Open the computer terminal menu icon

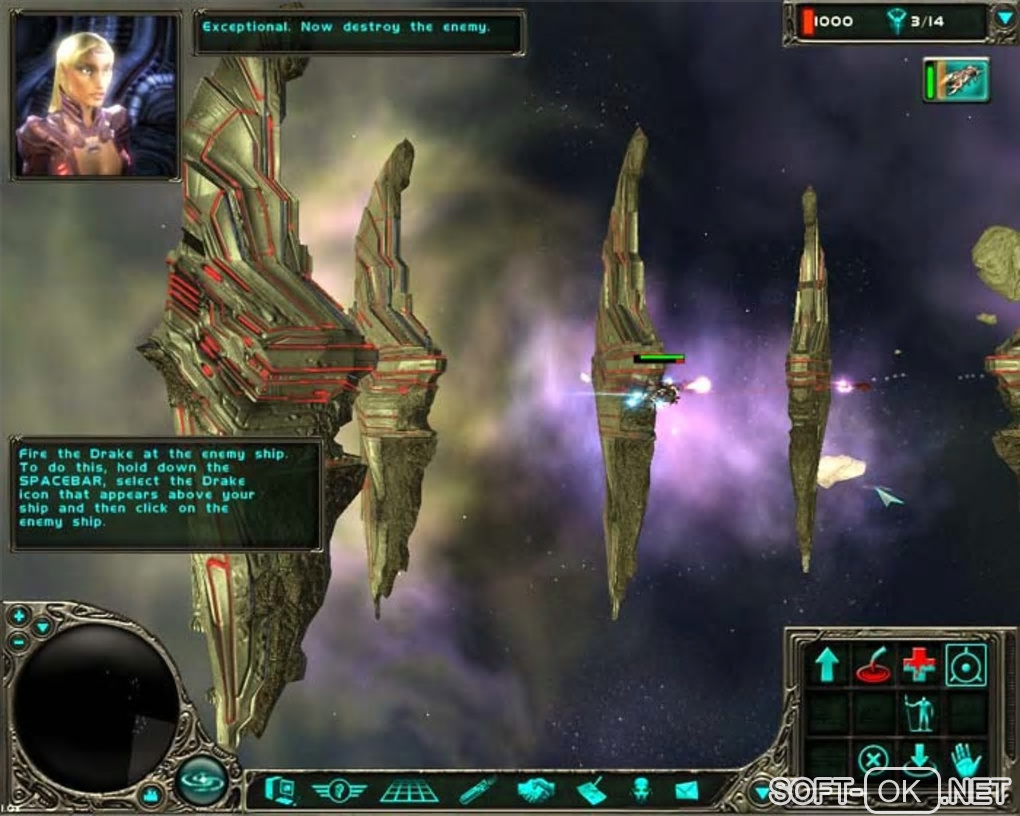tap(280, 791)
